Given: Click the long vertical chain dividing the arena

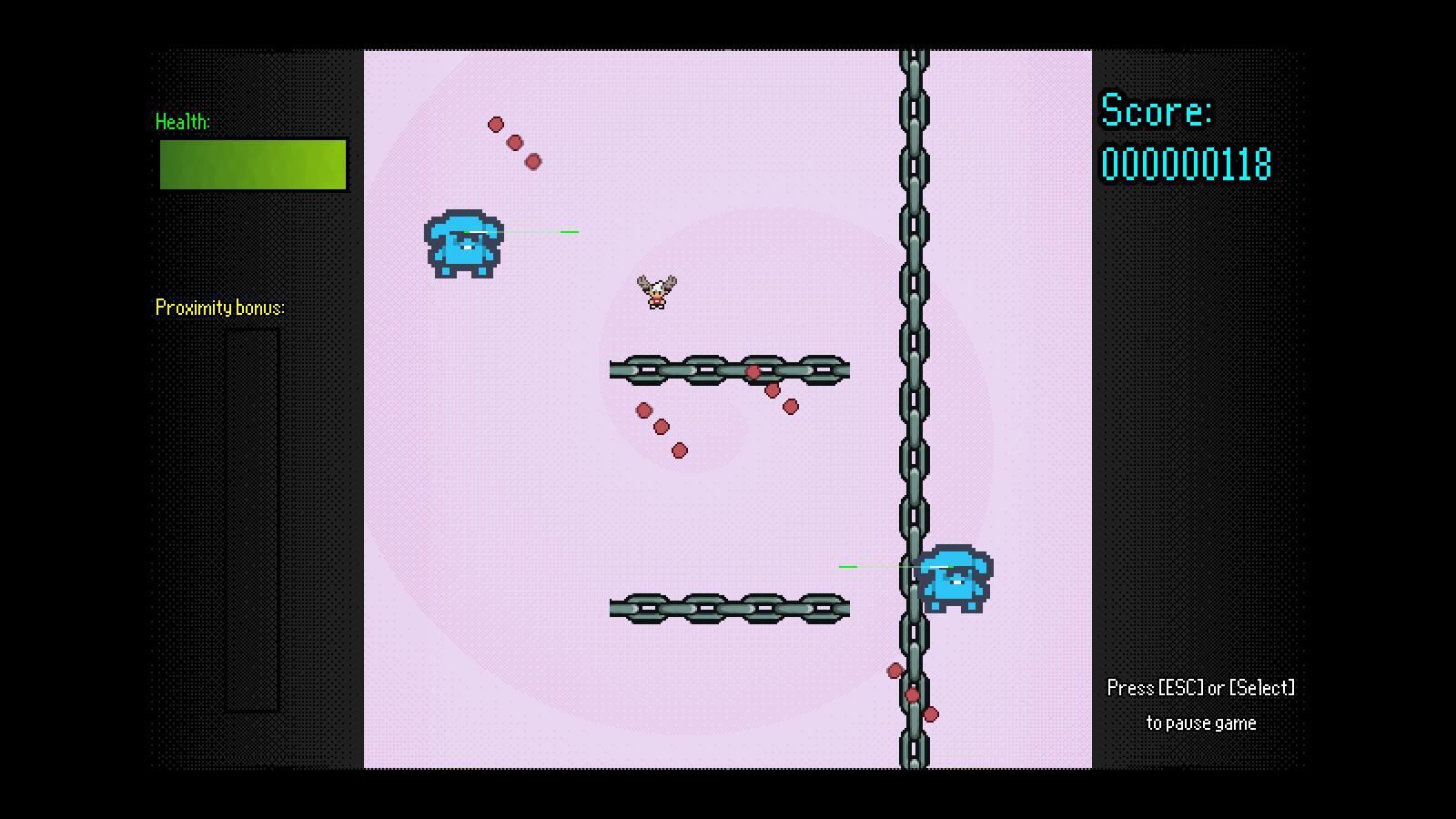Looking at the screenshot, I should point(913,273).
